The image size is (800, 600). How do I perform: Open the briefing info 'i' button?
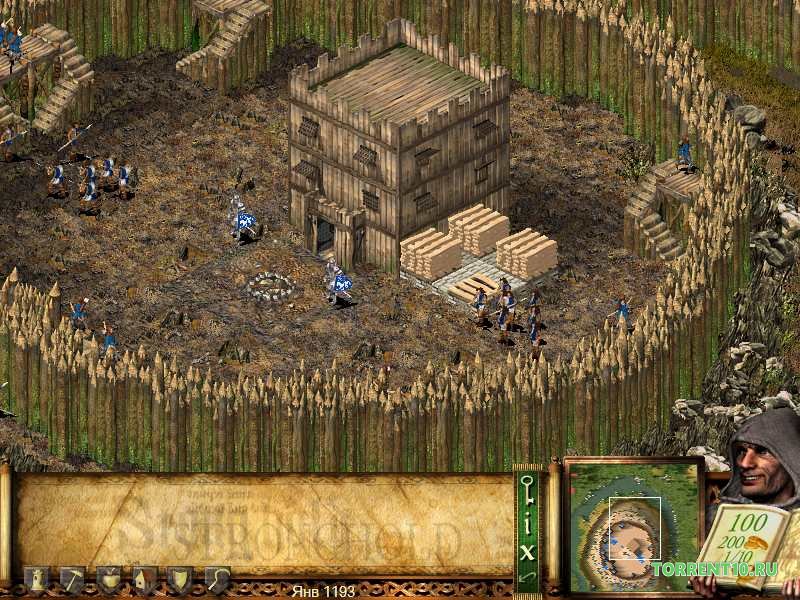tap(527, 526)
